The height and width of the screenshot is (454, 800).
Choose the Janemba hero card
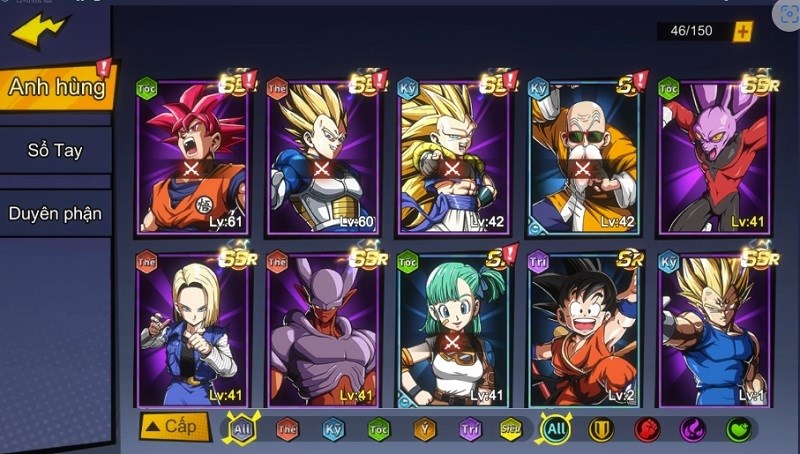tap(322, 330)
